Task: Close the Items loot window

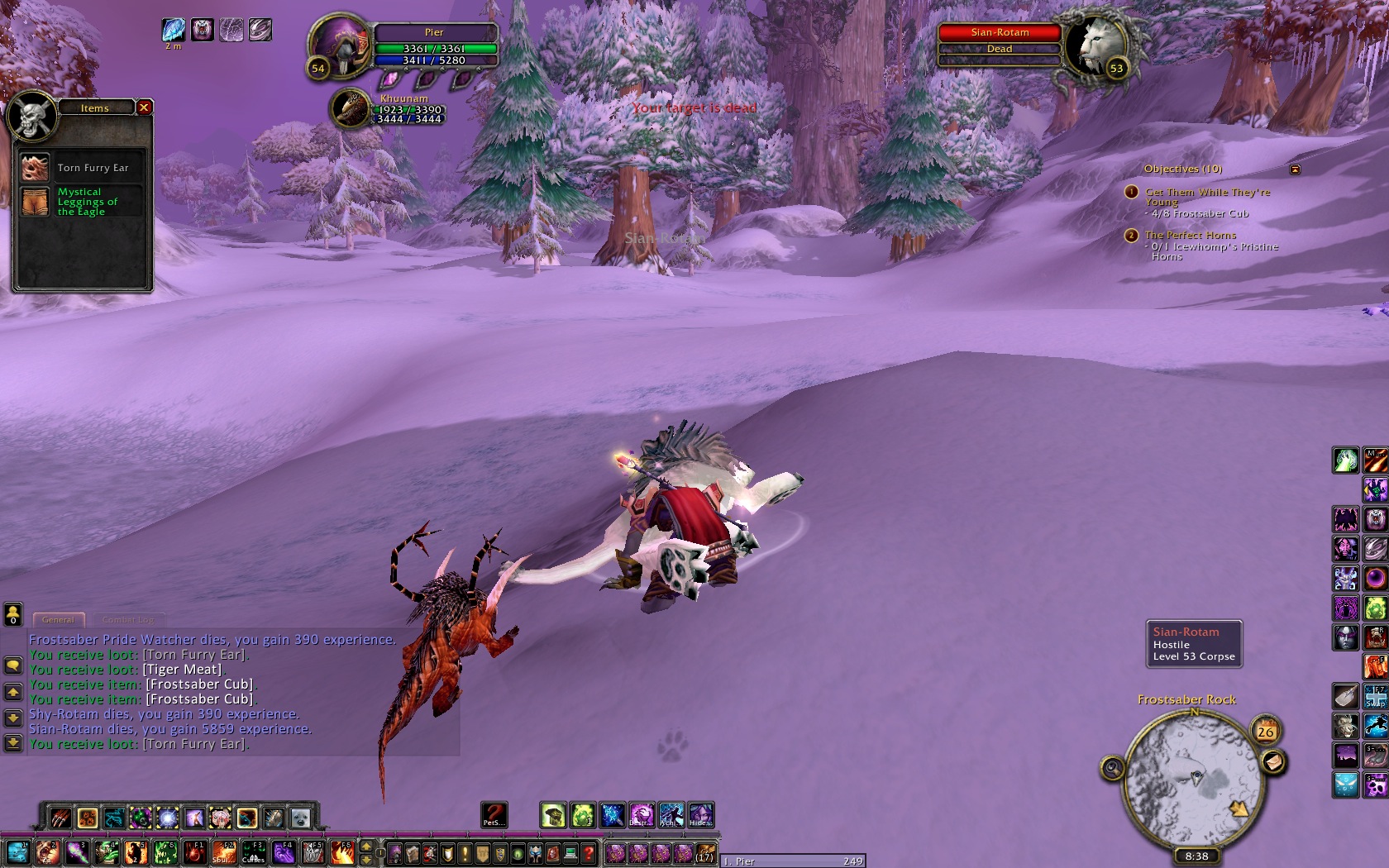Action: [144, 107]
